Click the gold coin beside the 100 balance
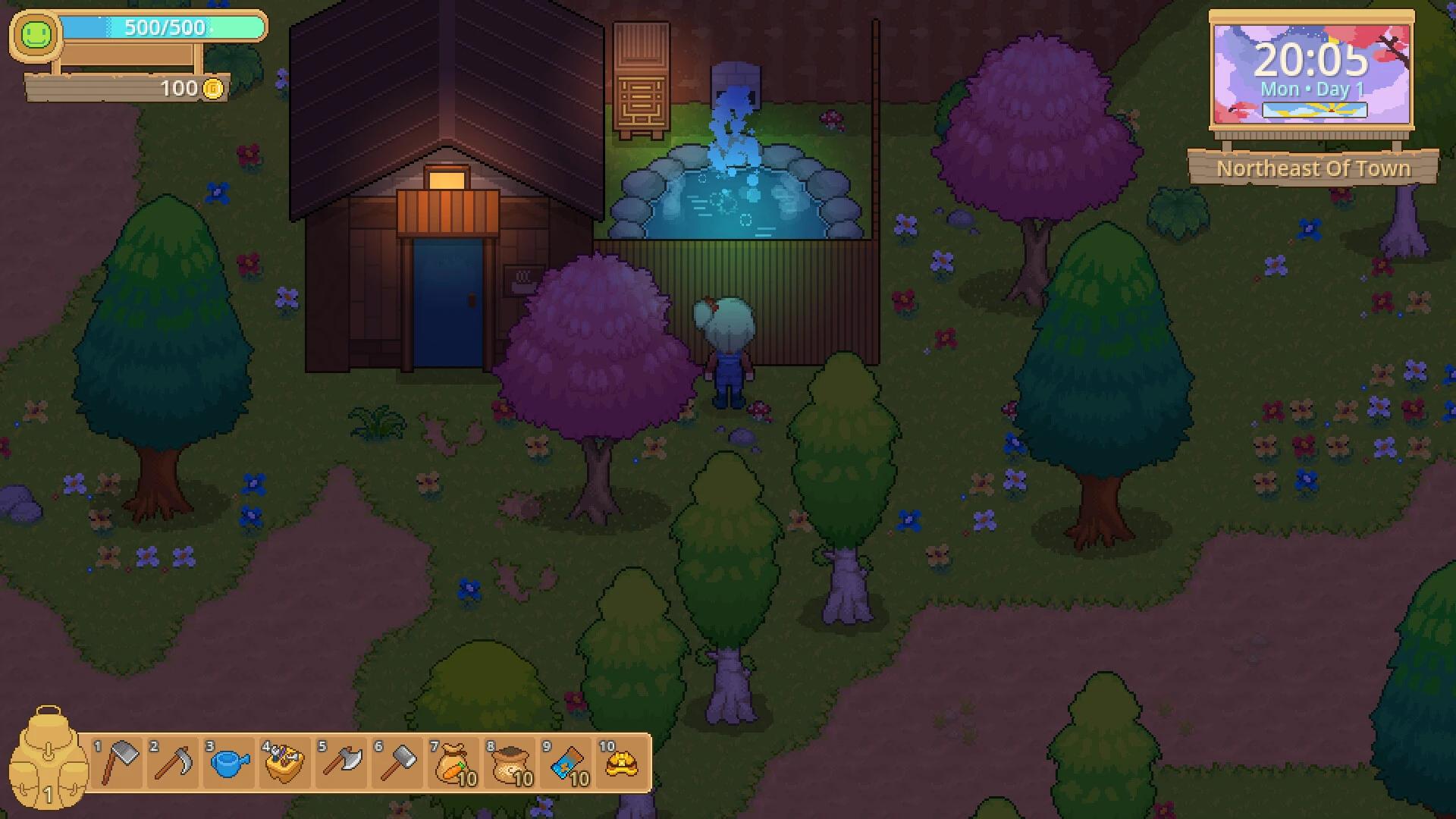The image size is (1456, 819). point(213,88)
